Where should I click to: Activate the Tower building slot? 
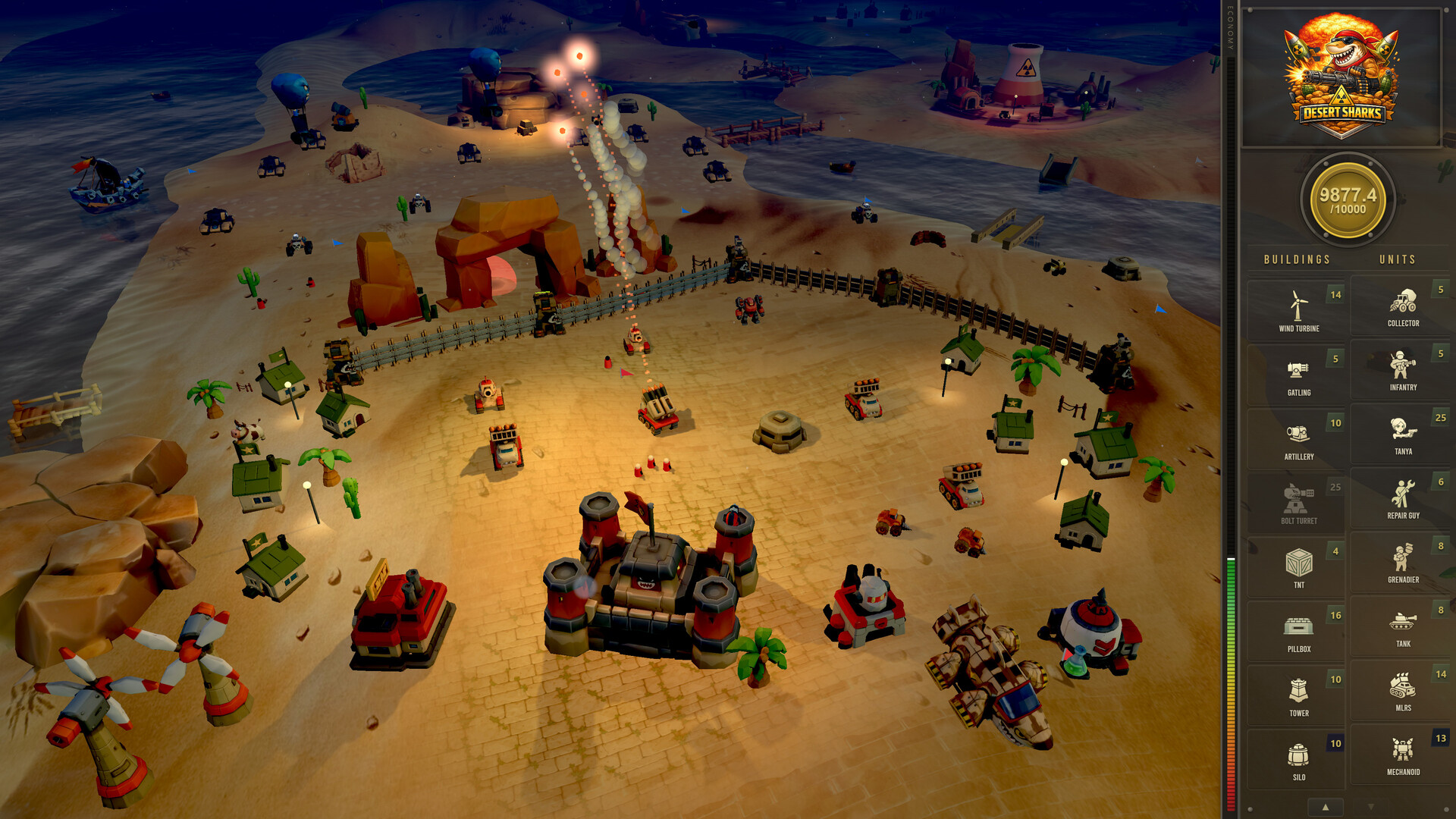[x=1297, y=693]
